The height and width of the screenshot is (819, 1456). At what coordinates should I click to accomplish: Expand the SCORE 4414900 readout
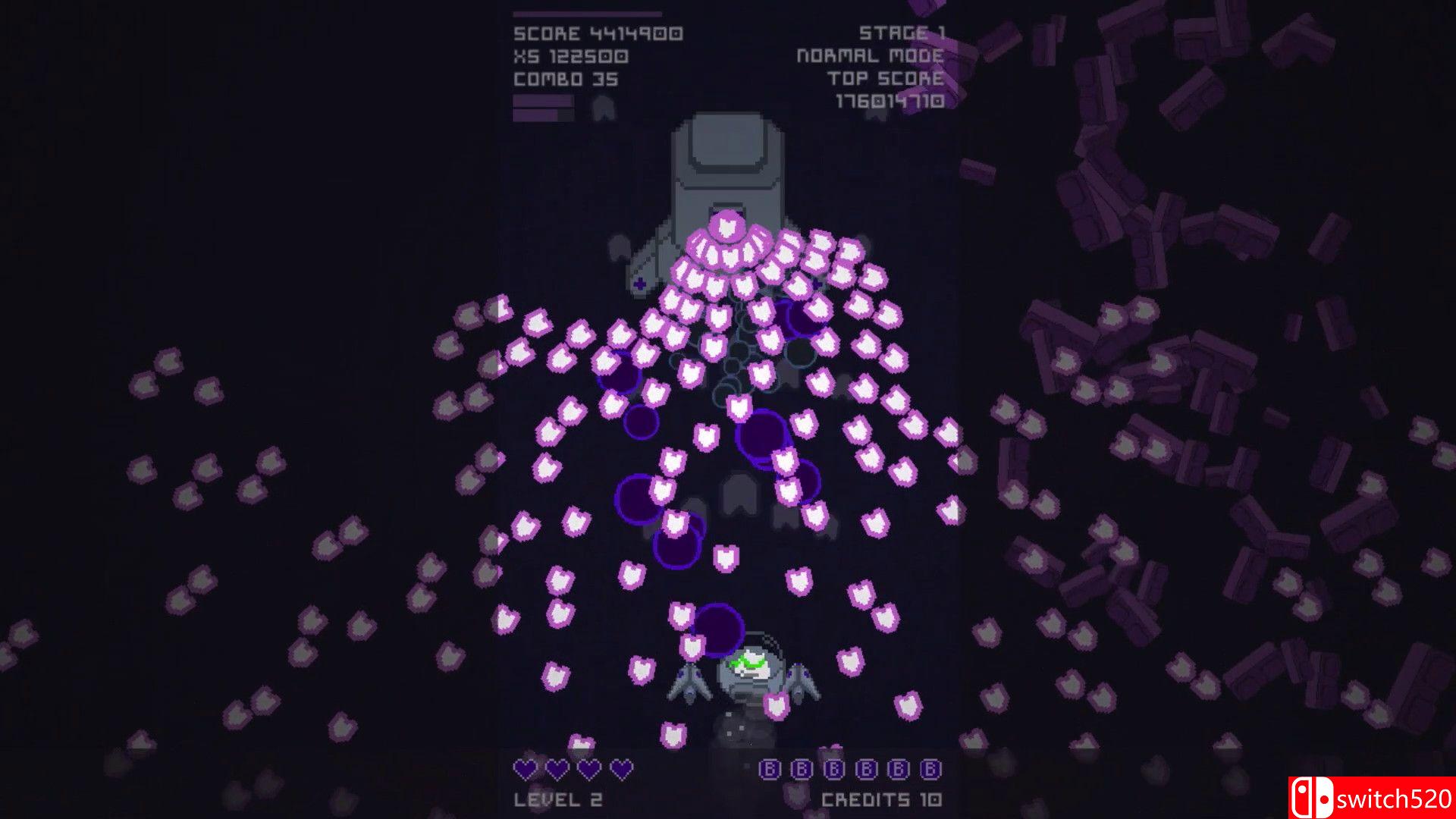(x=598, y=34)
